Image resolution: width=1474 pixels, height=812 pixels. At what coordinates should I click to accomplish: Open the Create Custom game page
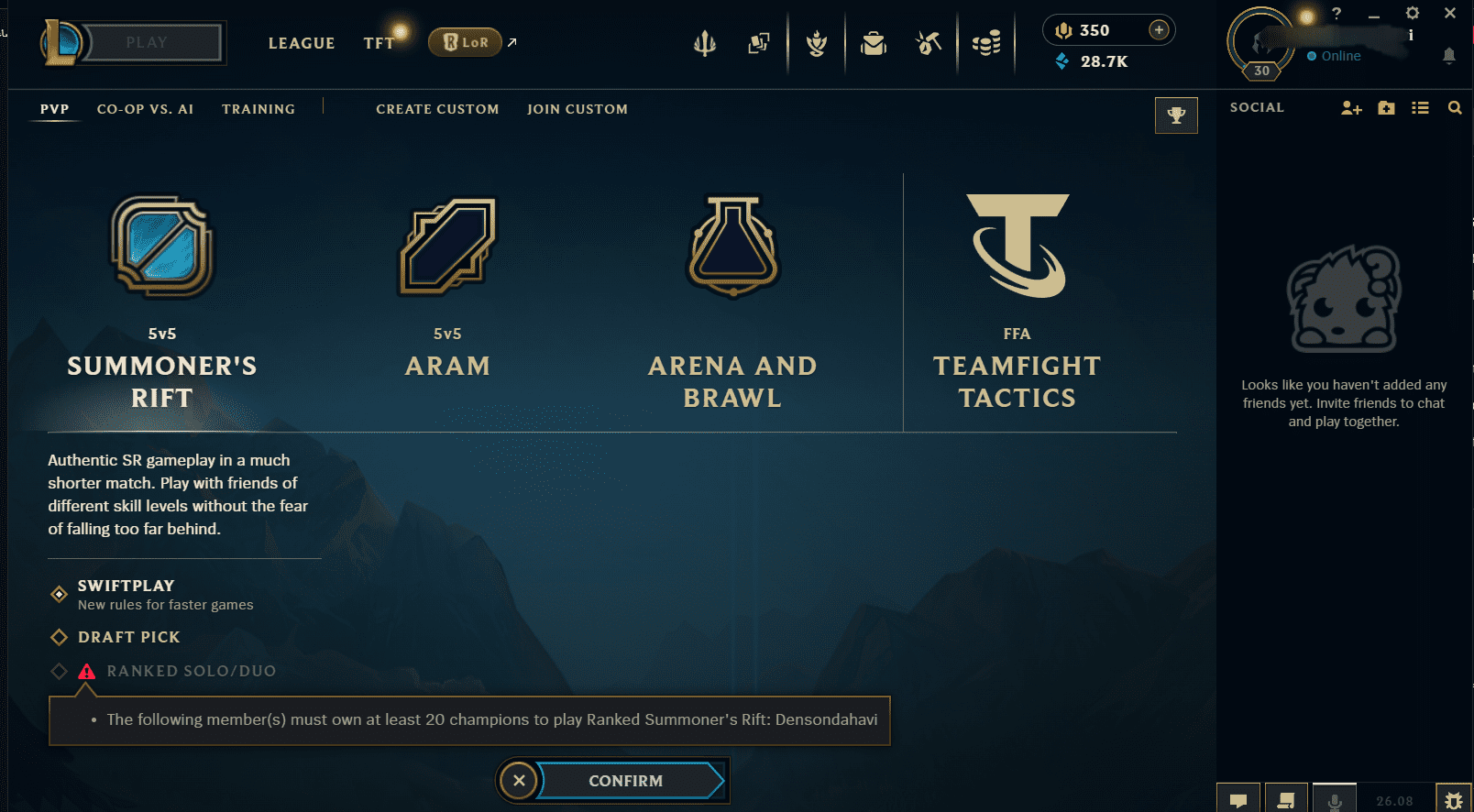(437, 108)
